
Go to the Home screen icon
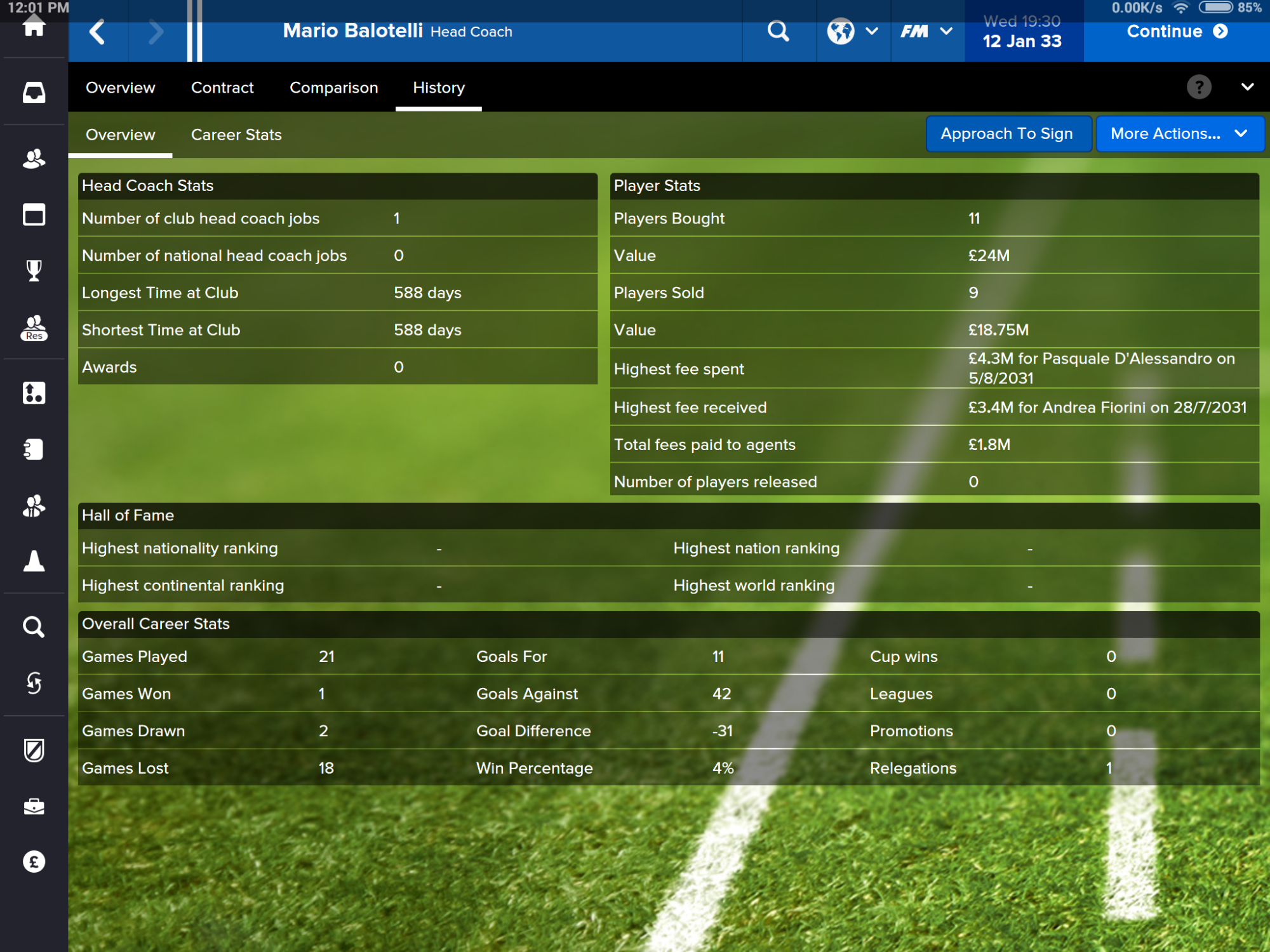click(x=34, y=27)
